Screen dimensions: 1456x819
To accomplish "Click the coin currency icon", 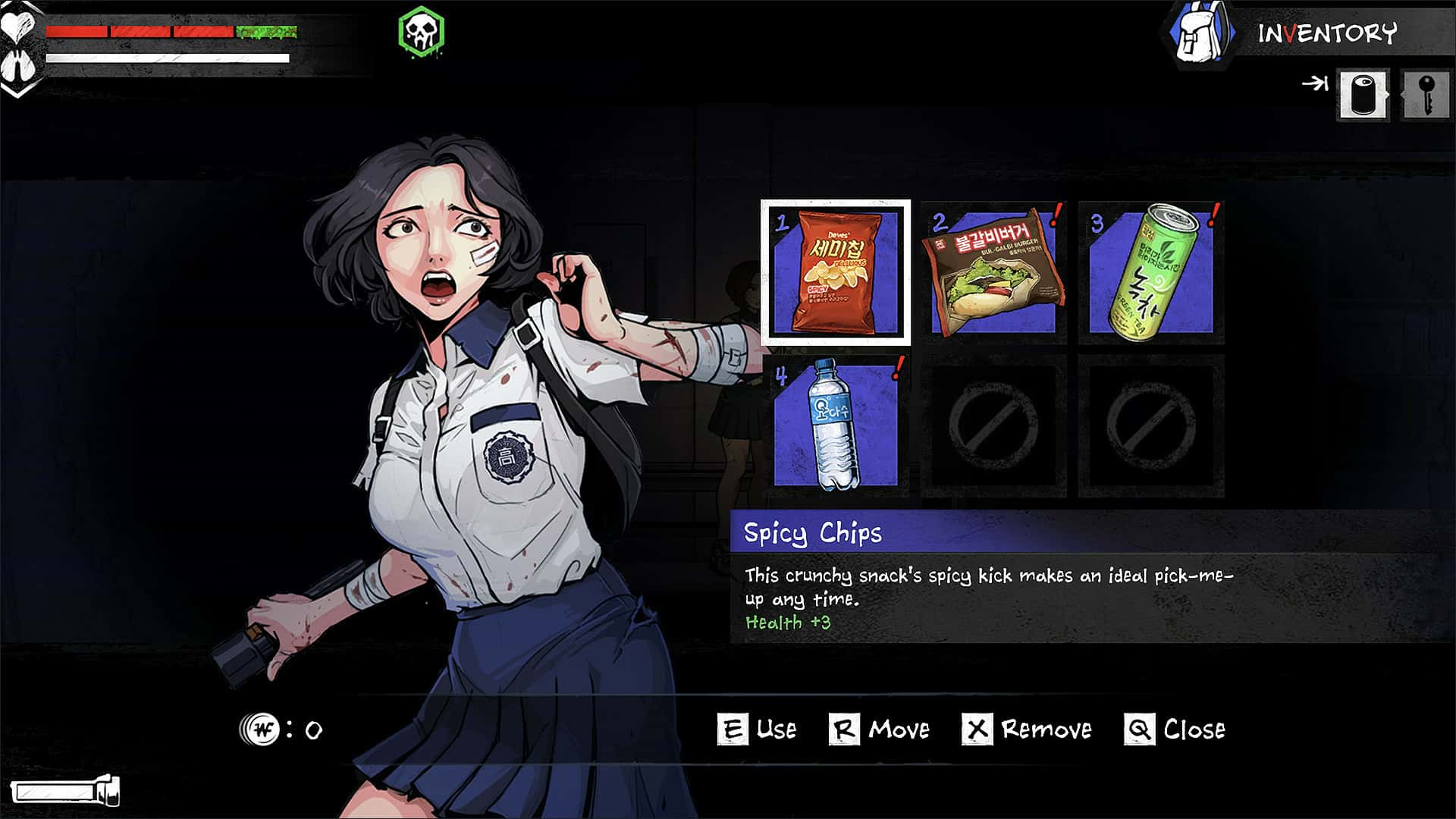I will pos(262,729).
